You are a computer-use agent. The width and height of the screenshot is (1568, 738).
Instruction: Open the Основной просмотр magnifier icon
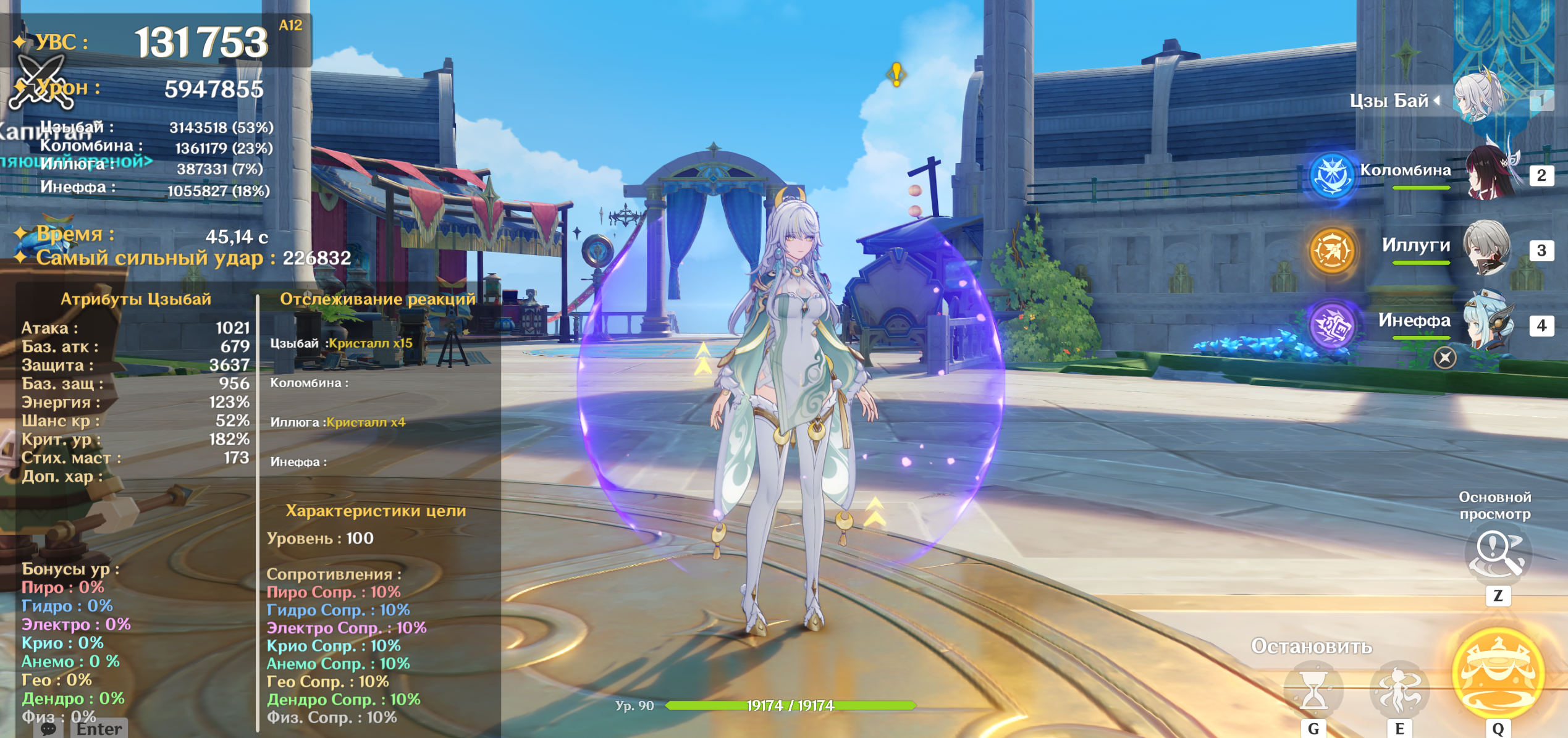(1496, 553)
